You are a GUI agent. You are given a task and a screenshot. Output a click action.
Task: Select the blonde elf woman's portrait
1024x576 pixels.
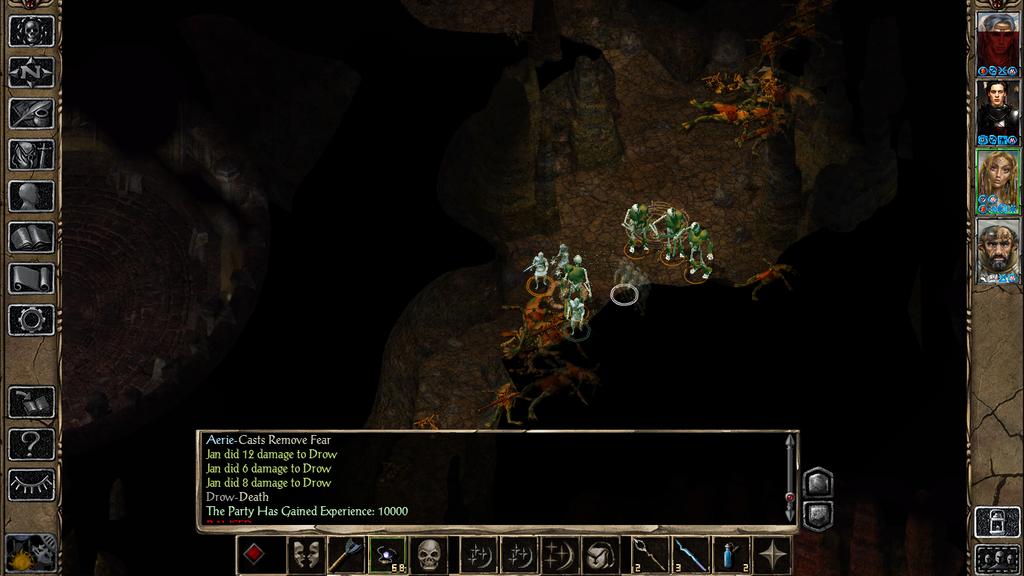(x=997, y=180)
